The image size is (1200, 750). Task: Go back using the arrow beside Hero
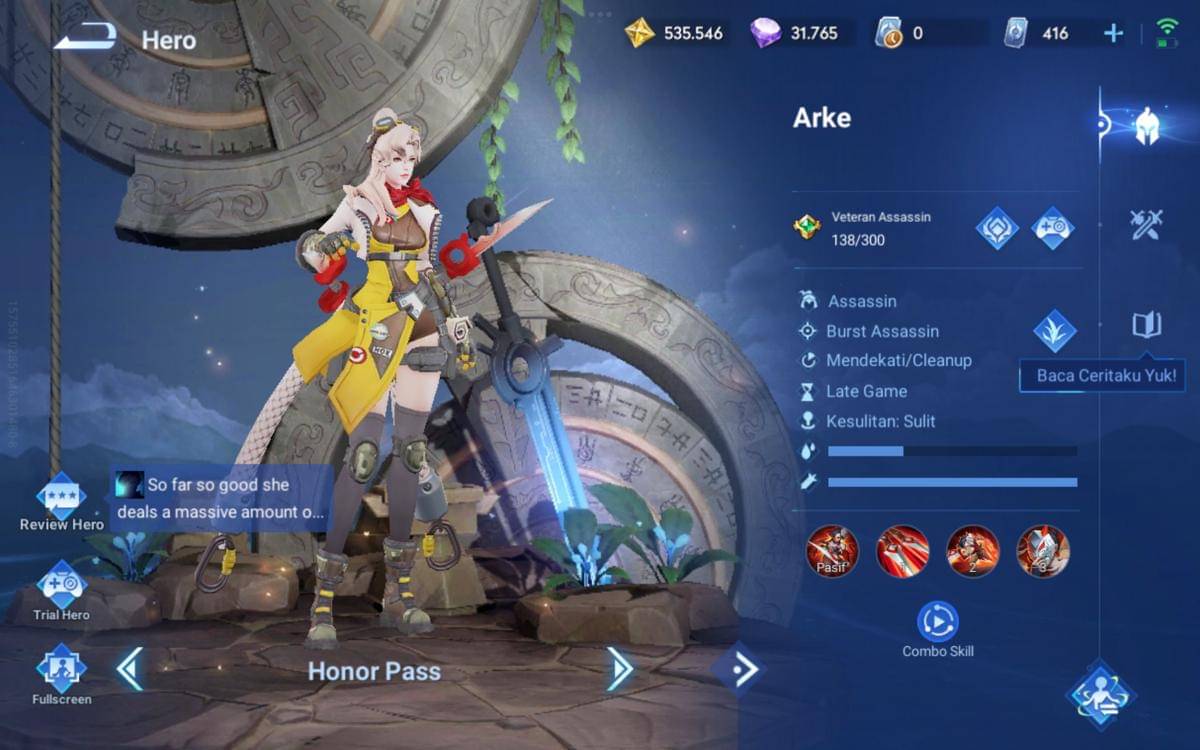(x=85, y=39)
